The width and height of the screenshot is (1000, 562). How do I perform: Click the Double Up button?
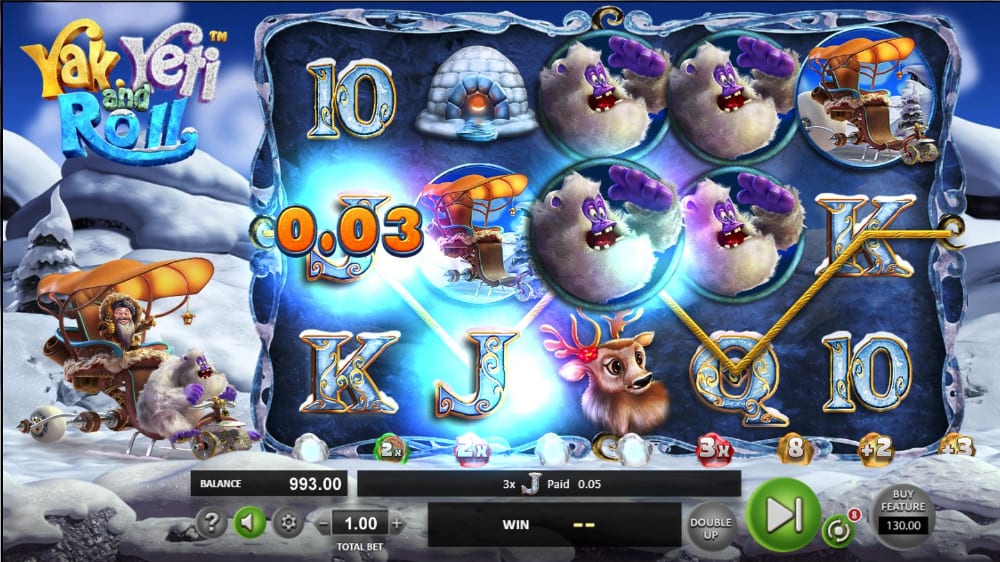click(711, 522)
